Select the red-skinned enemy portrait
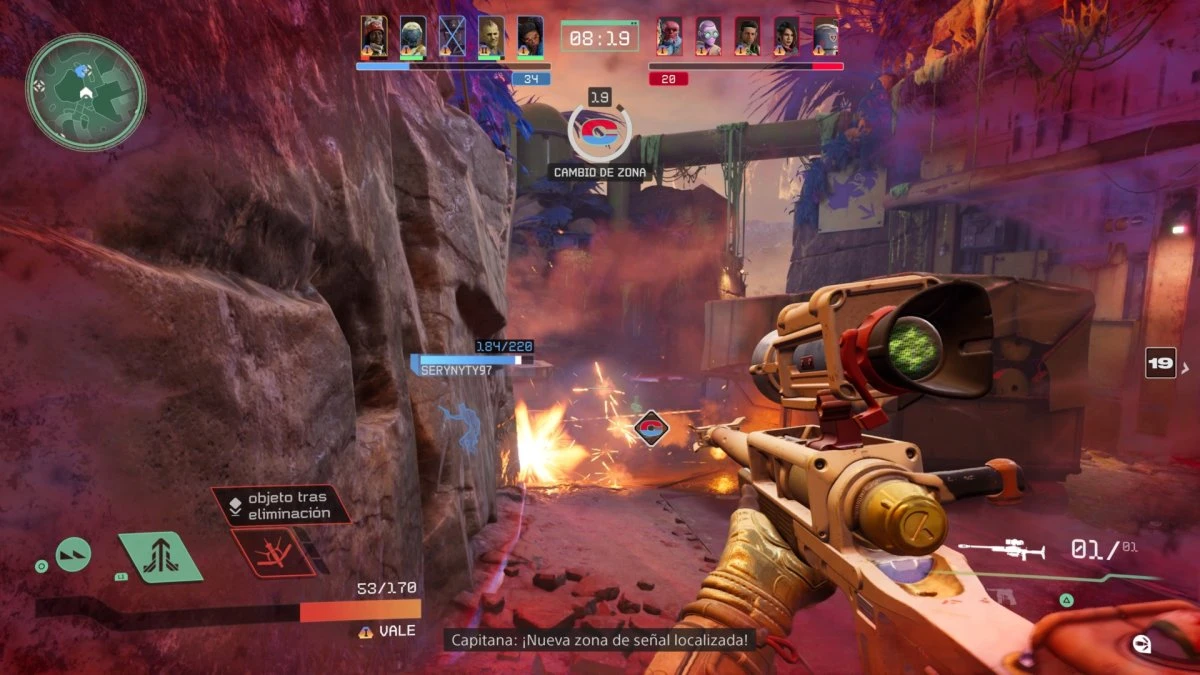Screen dimensions: 1200x675 670,37
